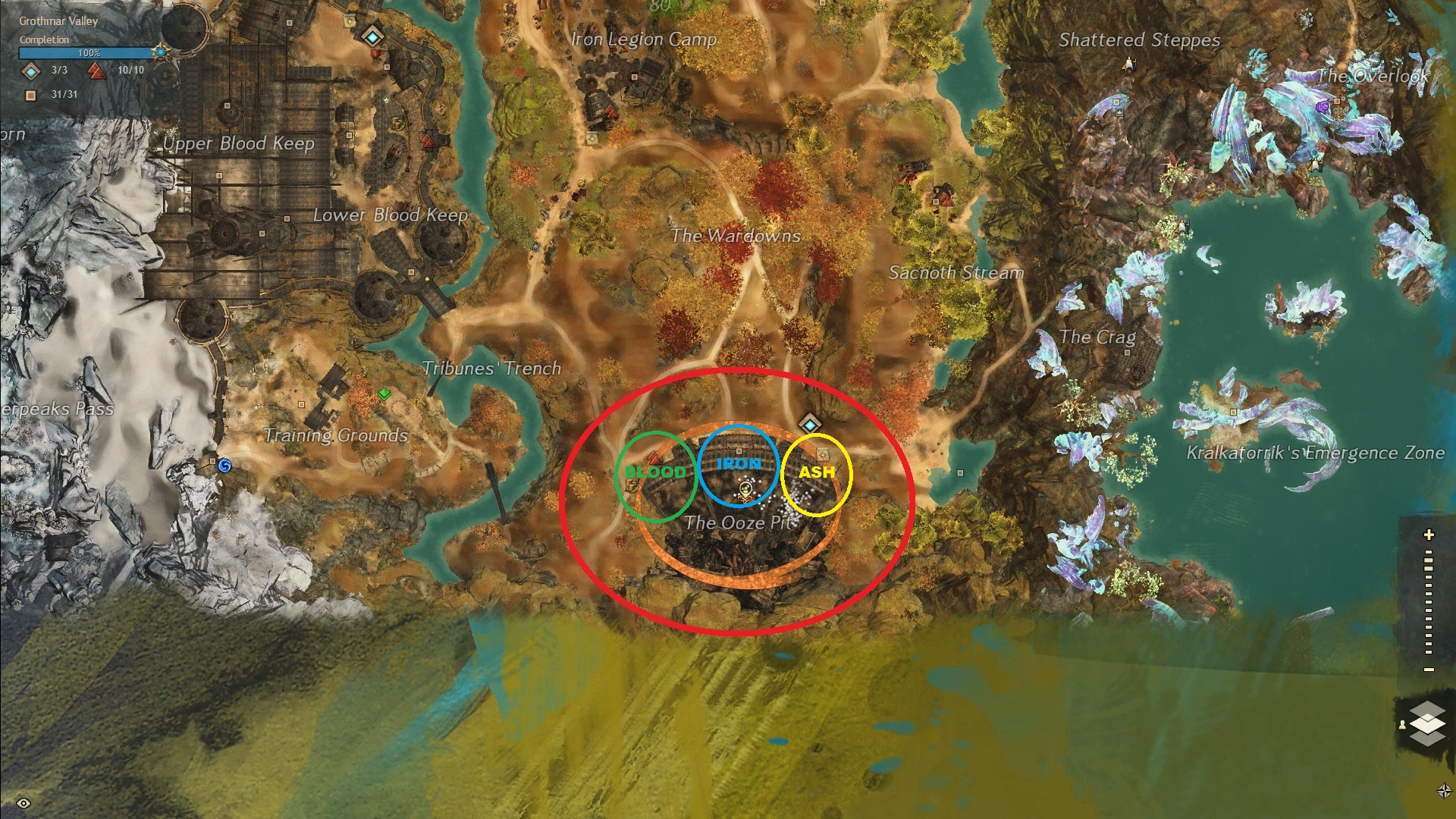This screenshot has width=1456, height=819.
Task: Toggle the eye icon for map display options
Action: tap(24, 803)
